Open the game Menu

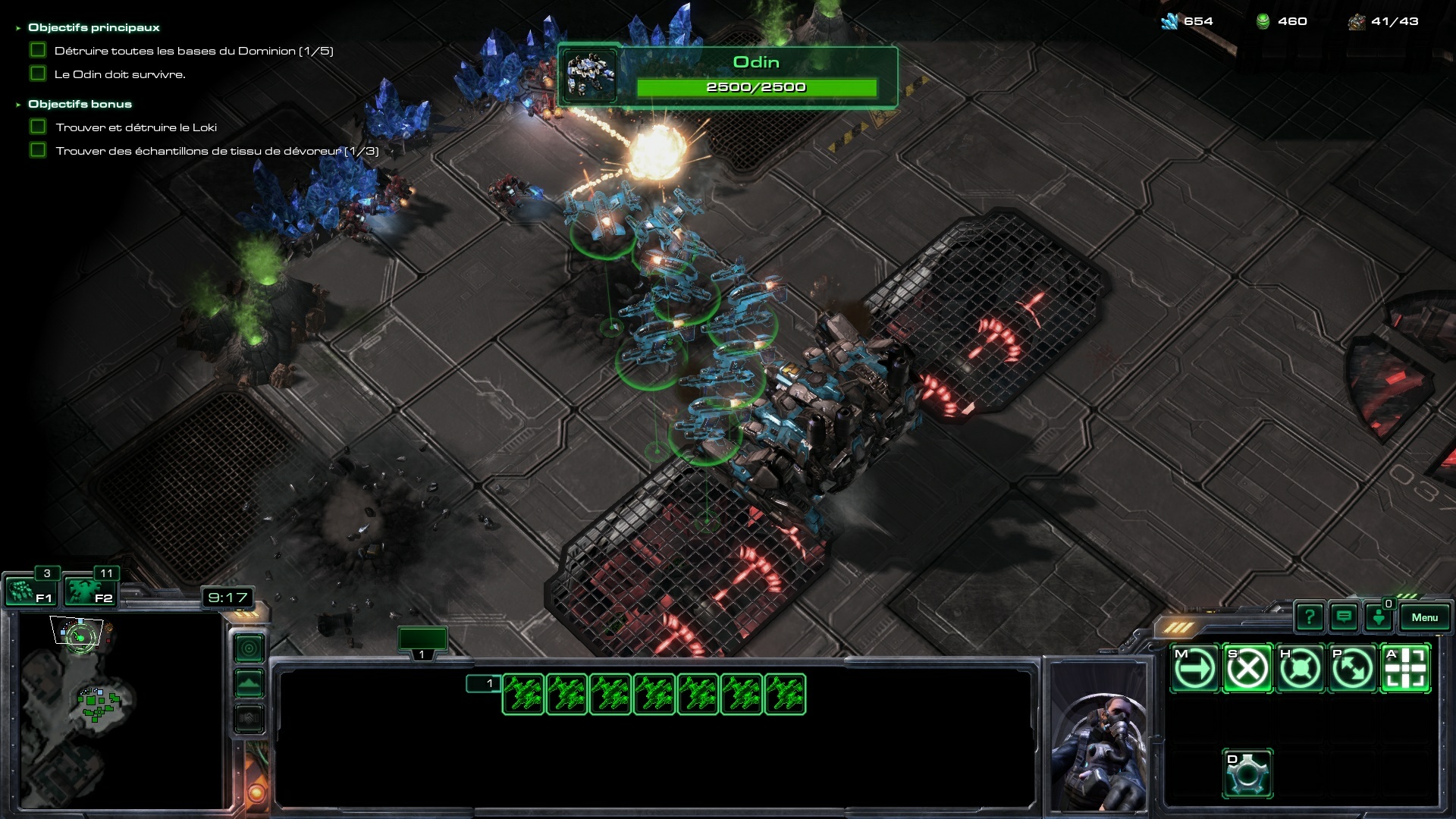tap(1424, 617)
